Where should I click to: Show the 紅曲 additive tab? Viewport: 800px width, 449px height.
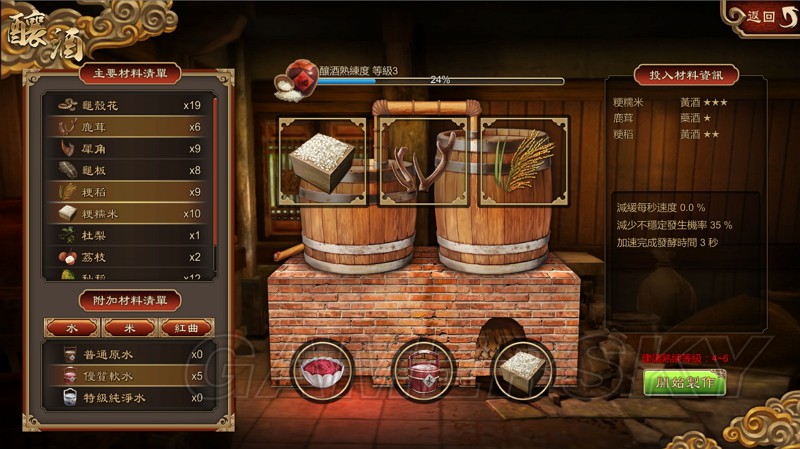[186, 327]
